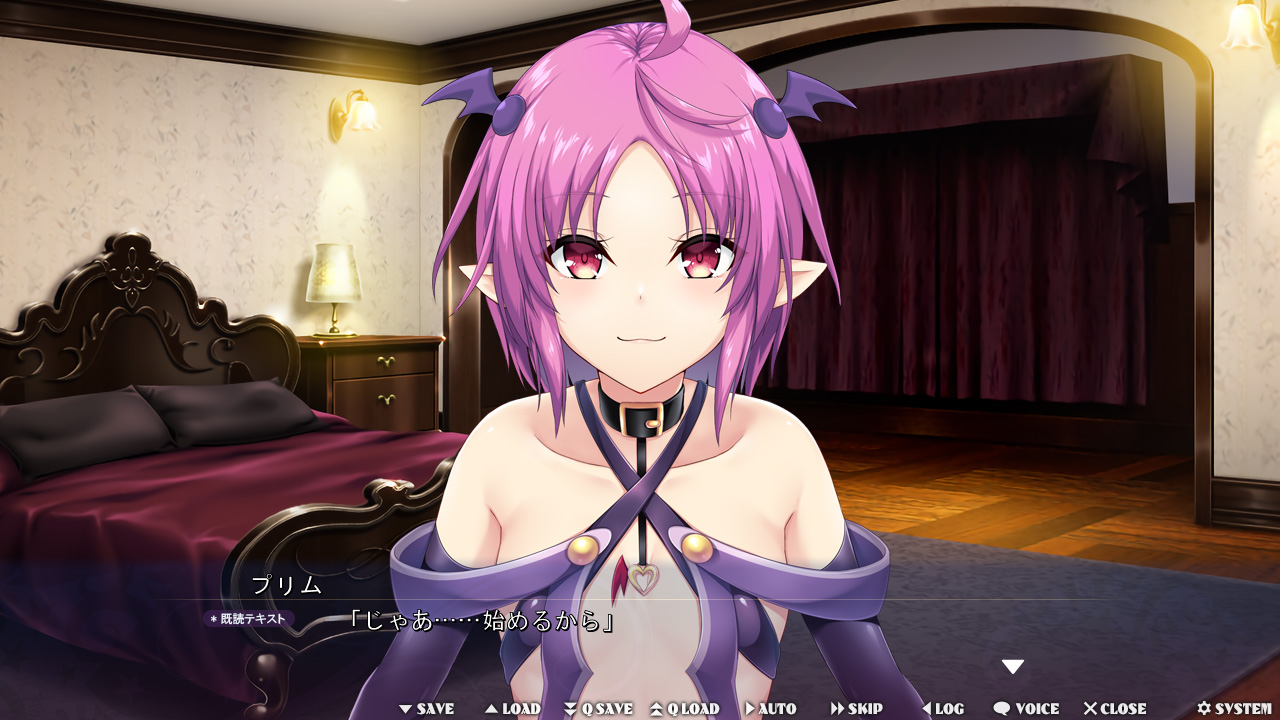The image size is (1280, 720).
Task: Quick load with Q LOAD
Action: point(685,709)
